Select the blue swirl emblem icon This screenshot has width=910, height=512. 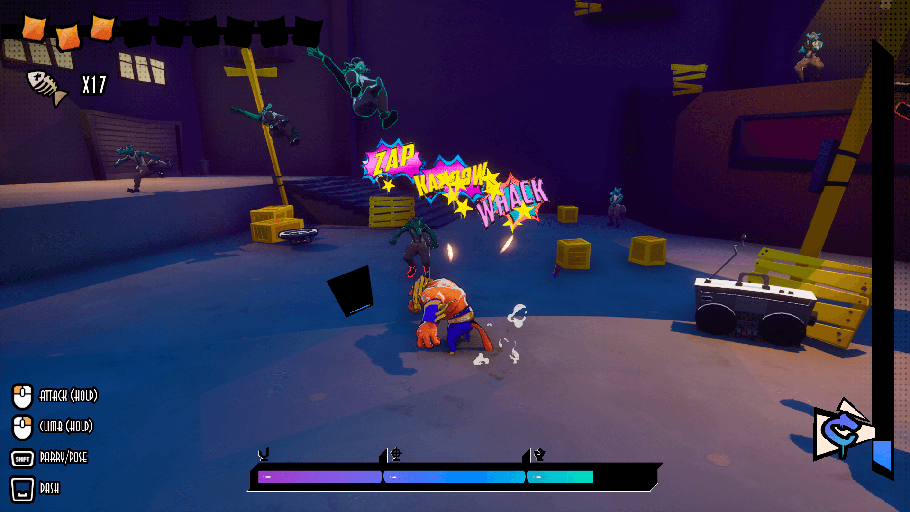(x=840, y=430)
